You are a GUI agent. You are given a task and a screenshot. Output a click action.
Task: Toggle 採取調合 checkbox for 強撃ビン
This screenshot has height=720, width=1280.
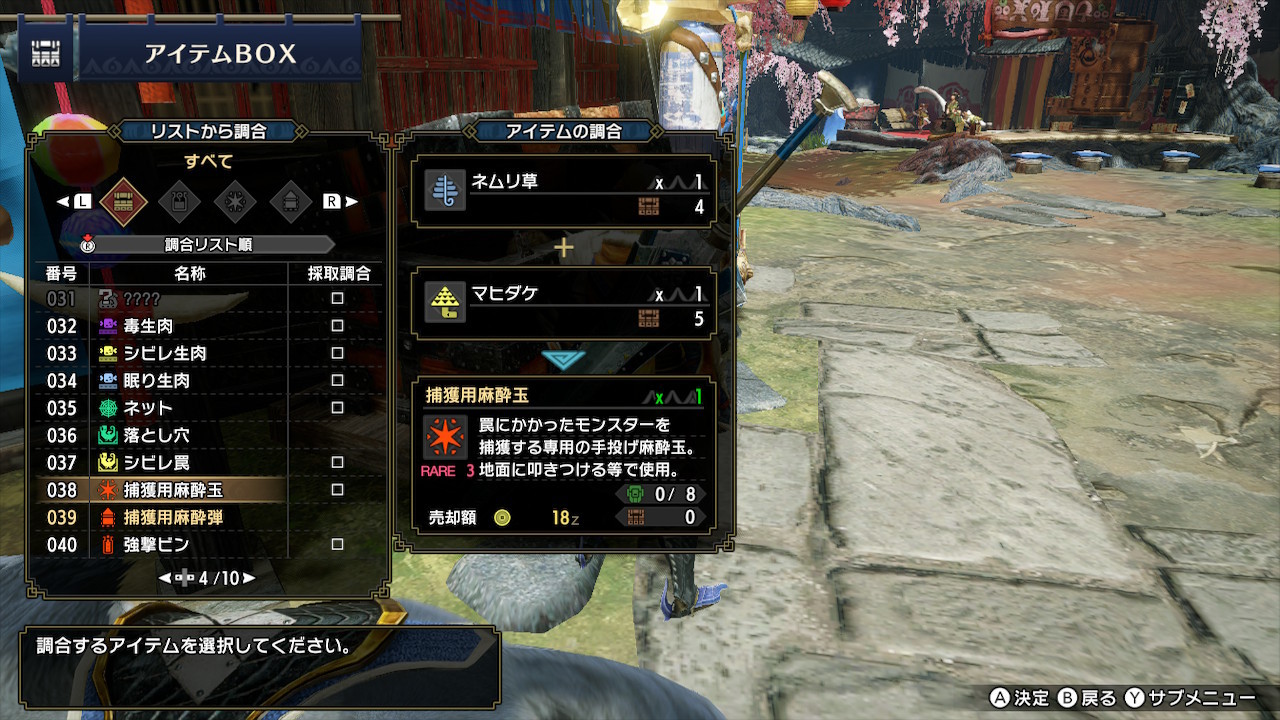click(x=337, y=545)
